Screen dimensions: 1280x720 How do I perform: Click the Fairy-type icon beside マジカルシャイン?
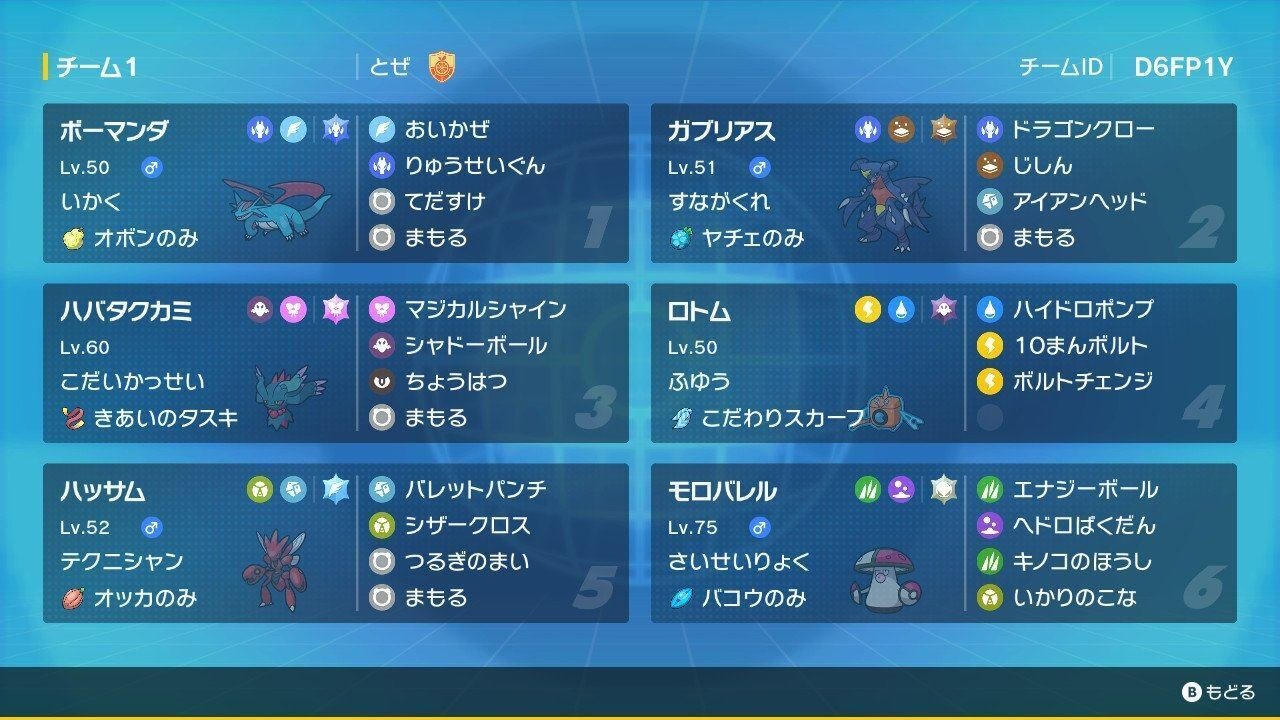381,311
